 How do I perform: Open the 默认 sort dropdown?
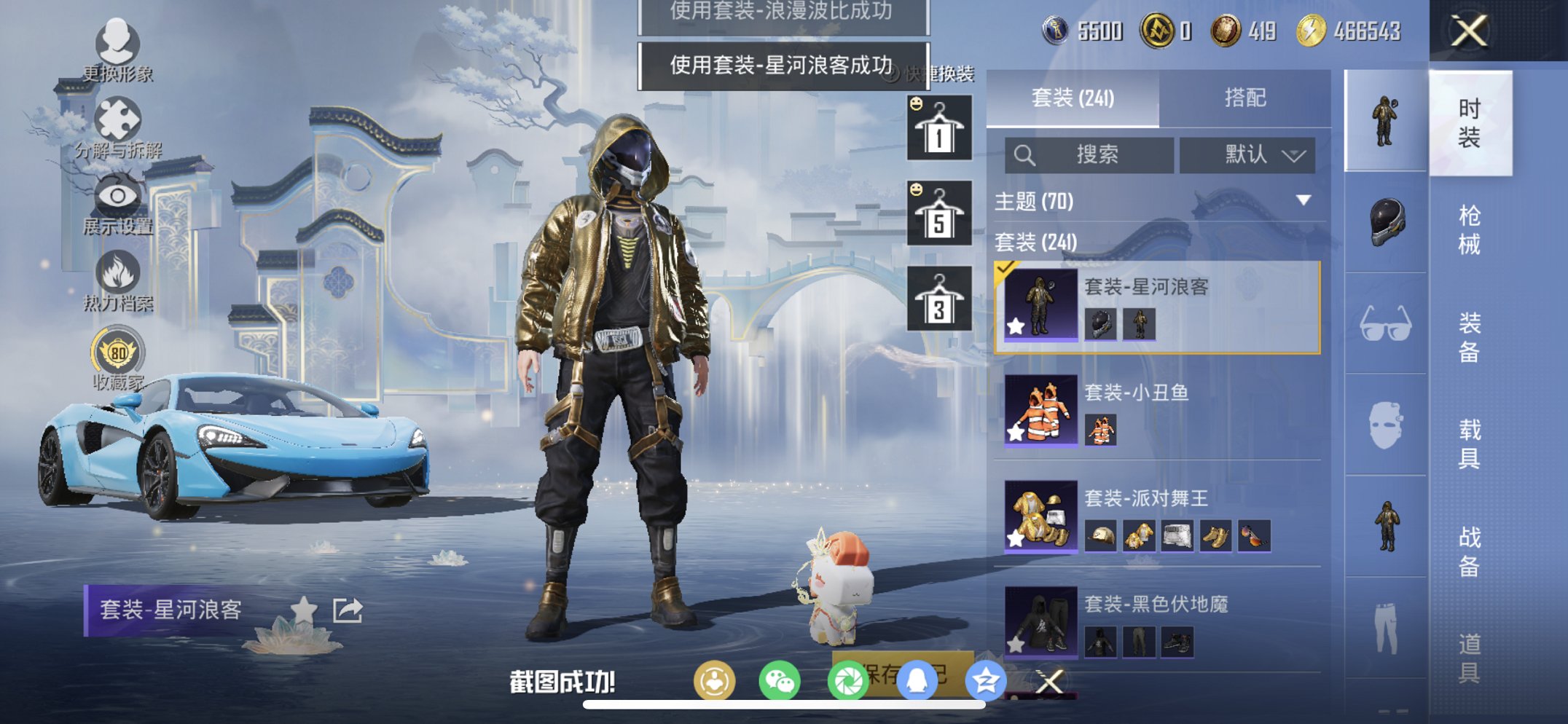pyautogui.click(x=1247, y=155)
